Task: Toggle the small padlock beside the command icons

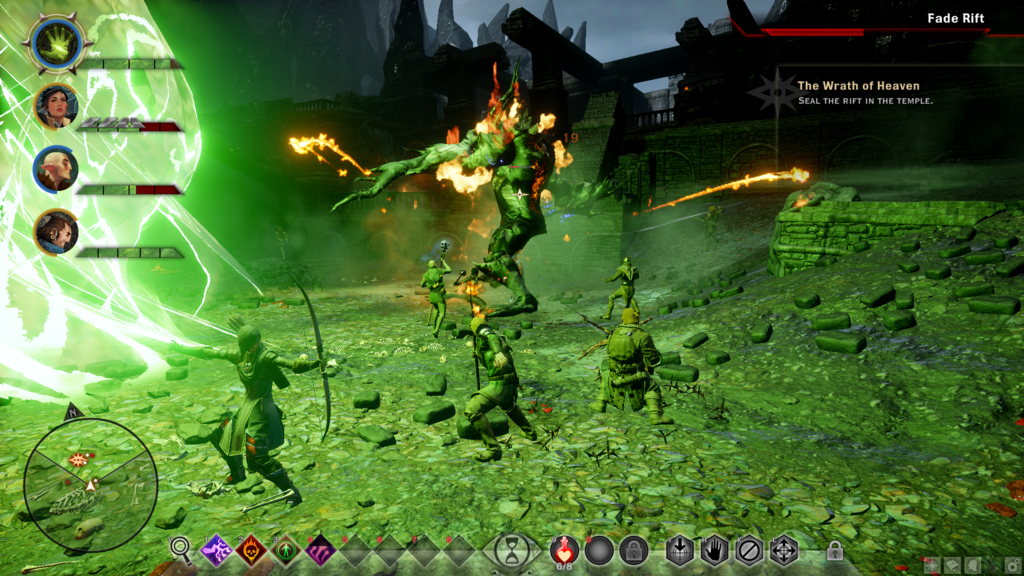Action: (834, 550)
